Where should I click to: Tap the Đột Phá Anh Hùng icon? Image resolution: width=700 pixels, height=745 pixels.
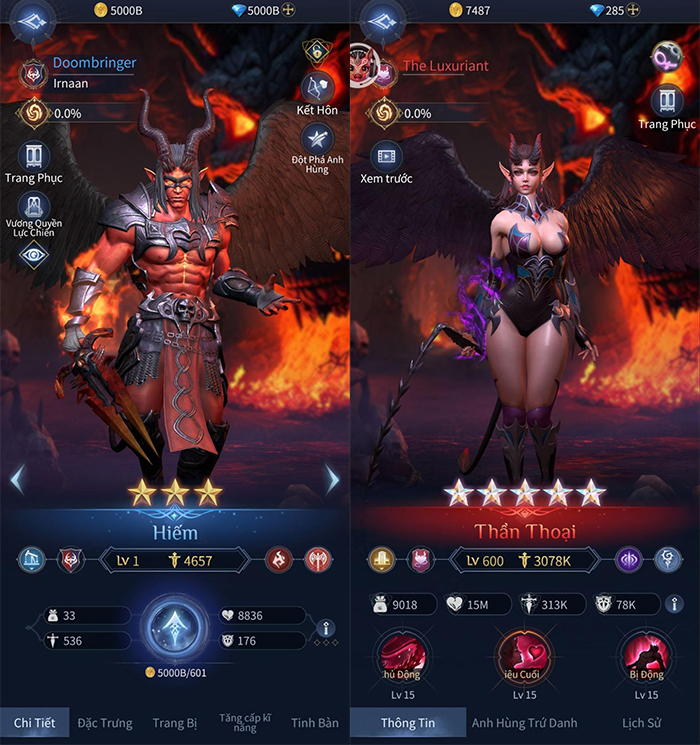pos(316,142)
